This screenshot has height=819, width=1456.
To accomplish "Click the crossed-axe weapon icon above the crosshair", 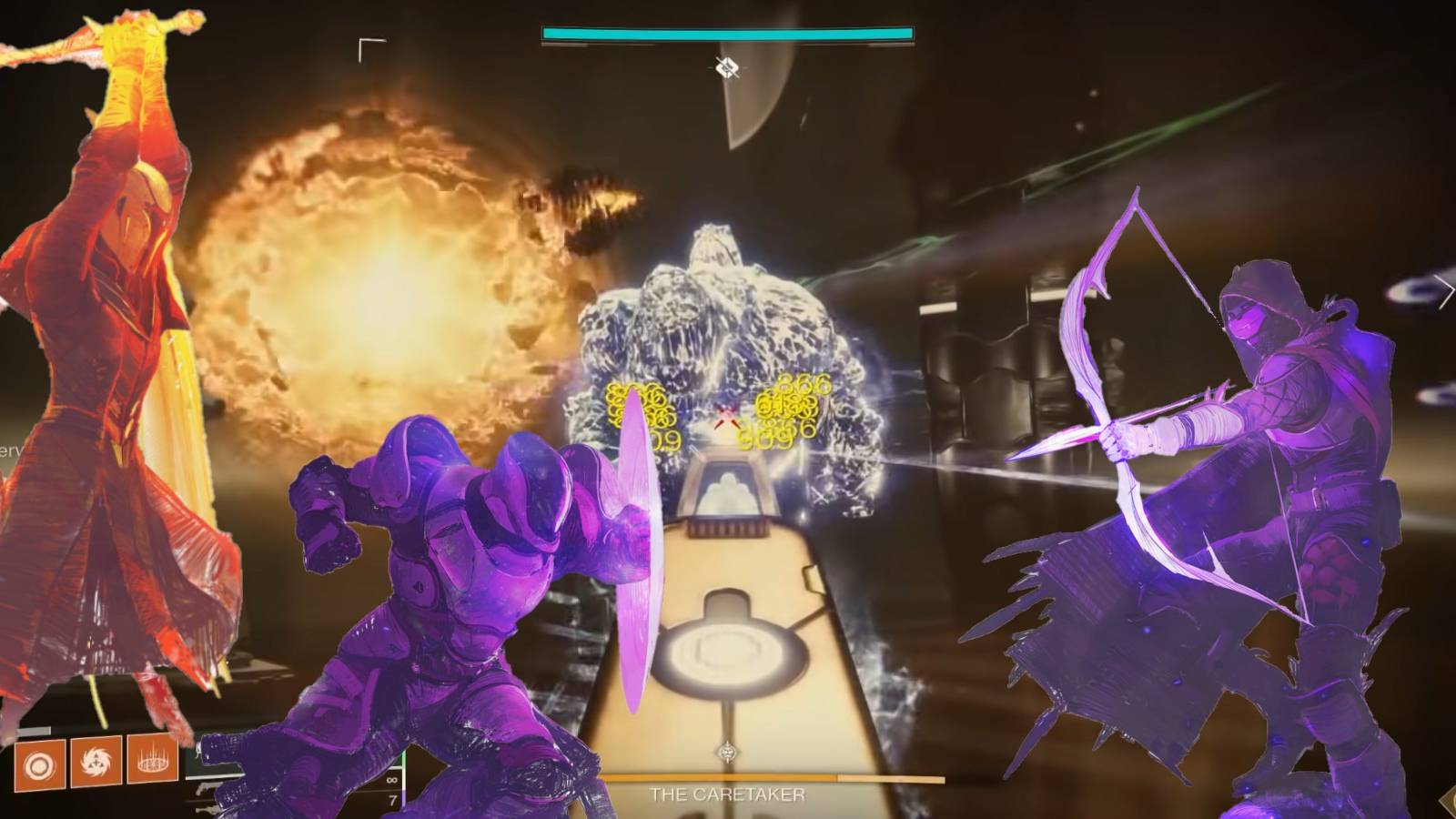I will coord(725,65).
